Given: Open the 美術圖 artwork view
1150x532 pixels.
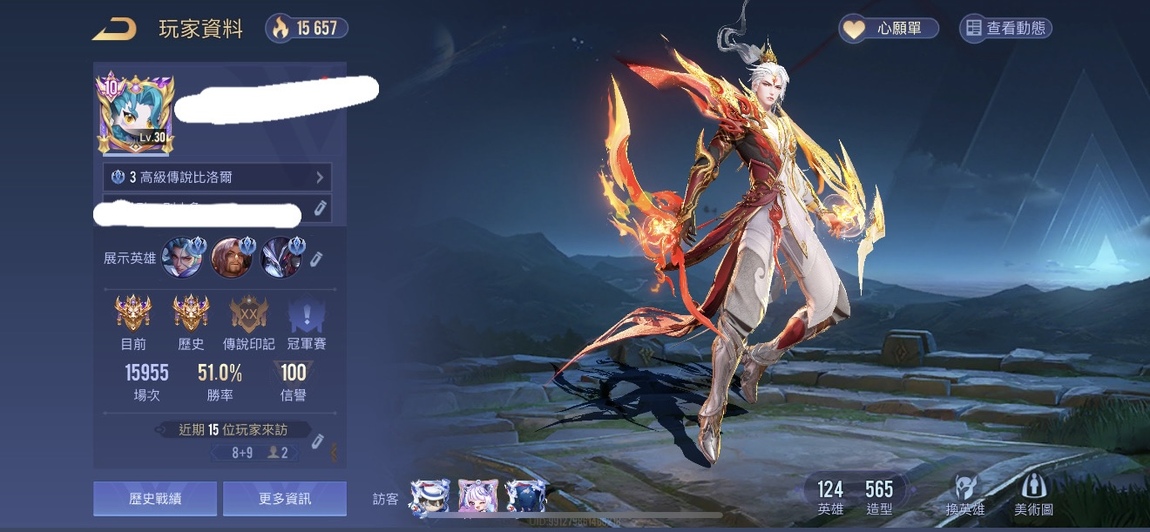Looking at the screenshot, I should [1033, 495].
